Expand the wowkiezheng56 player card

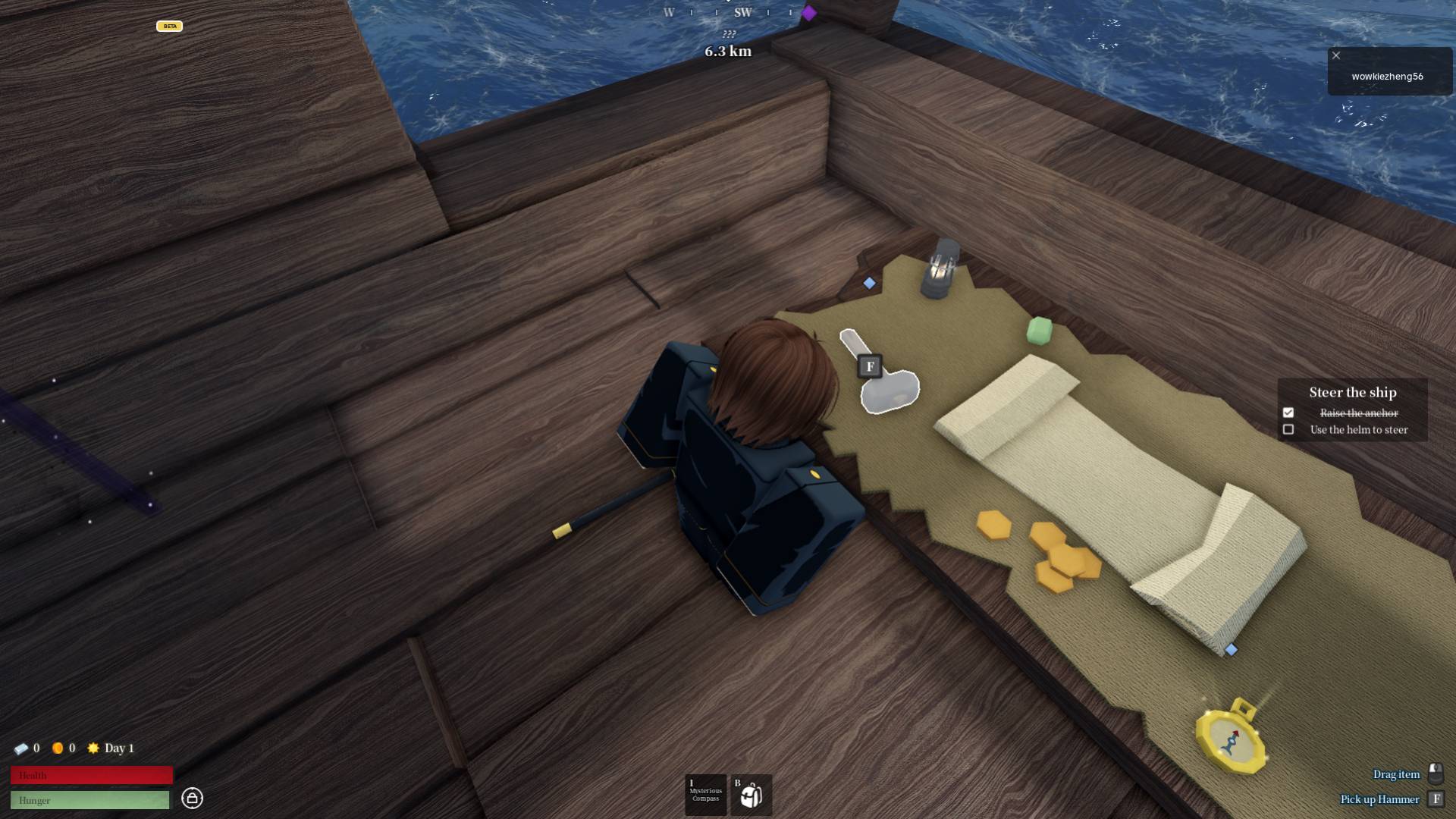click(1389, 77)
